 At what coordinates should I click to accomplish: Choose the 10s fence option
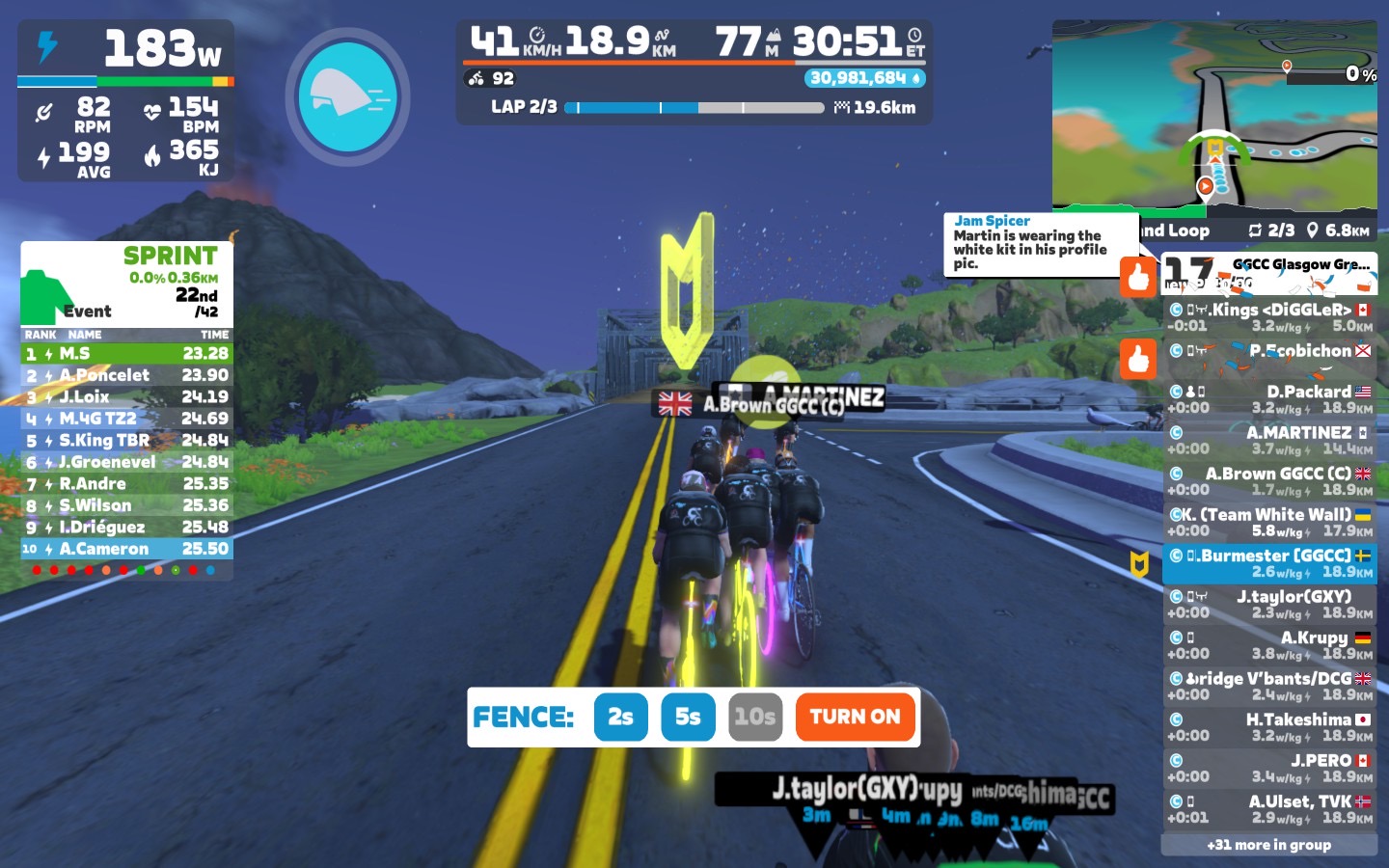[x=754, y=717]
